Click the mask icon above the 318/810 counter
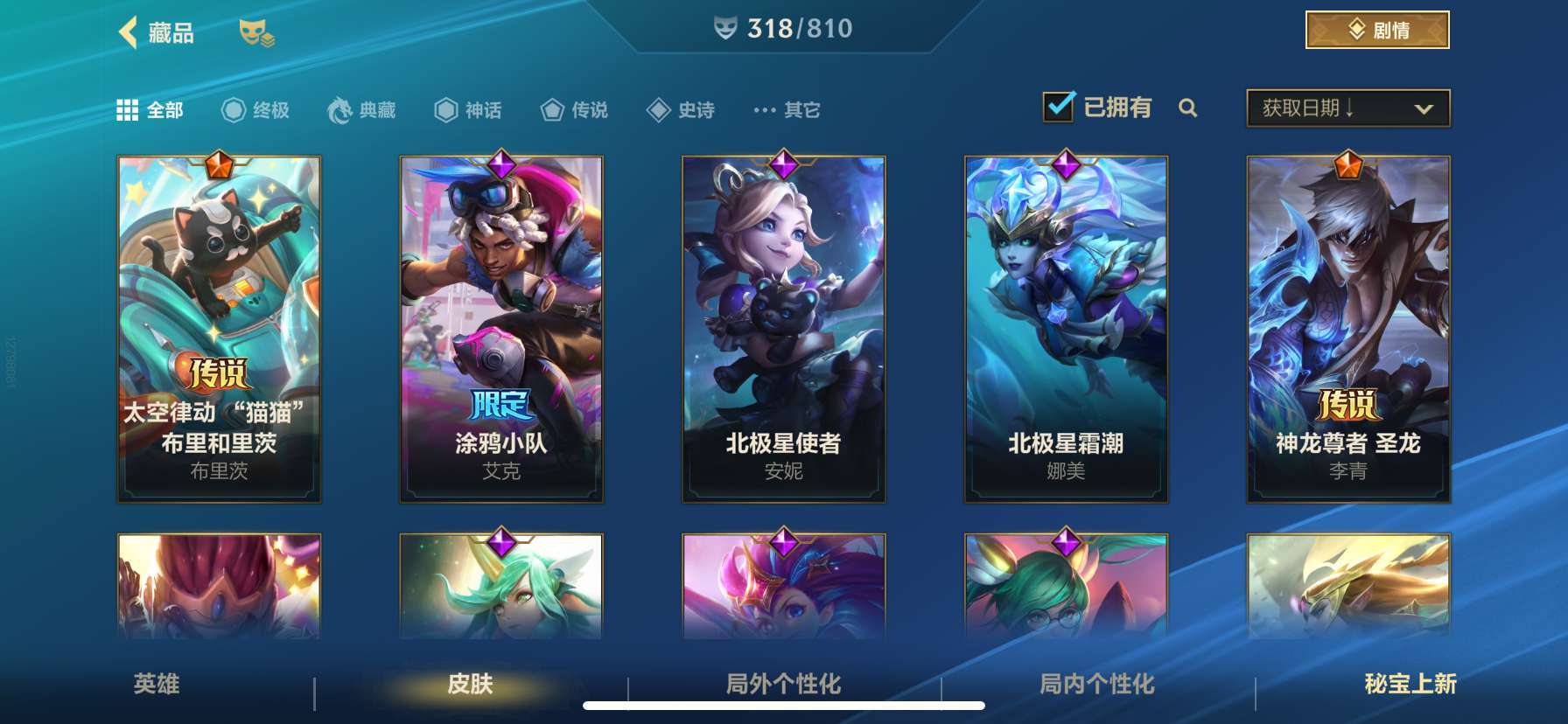 coord(724,27)
